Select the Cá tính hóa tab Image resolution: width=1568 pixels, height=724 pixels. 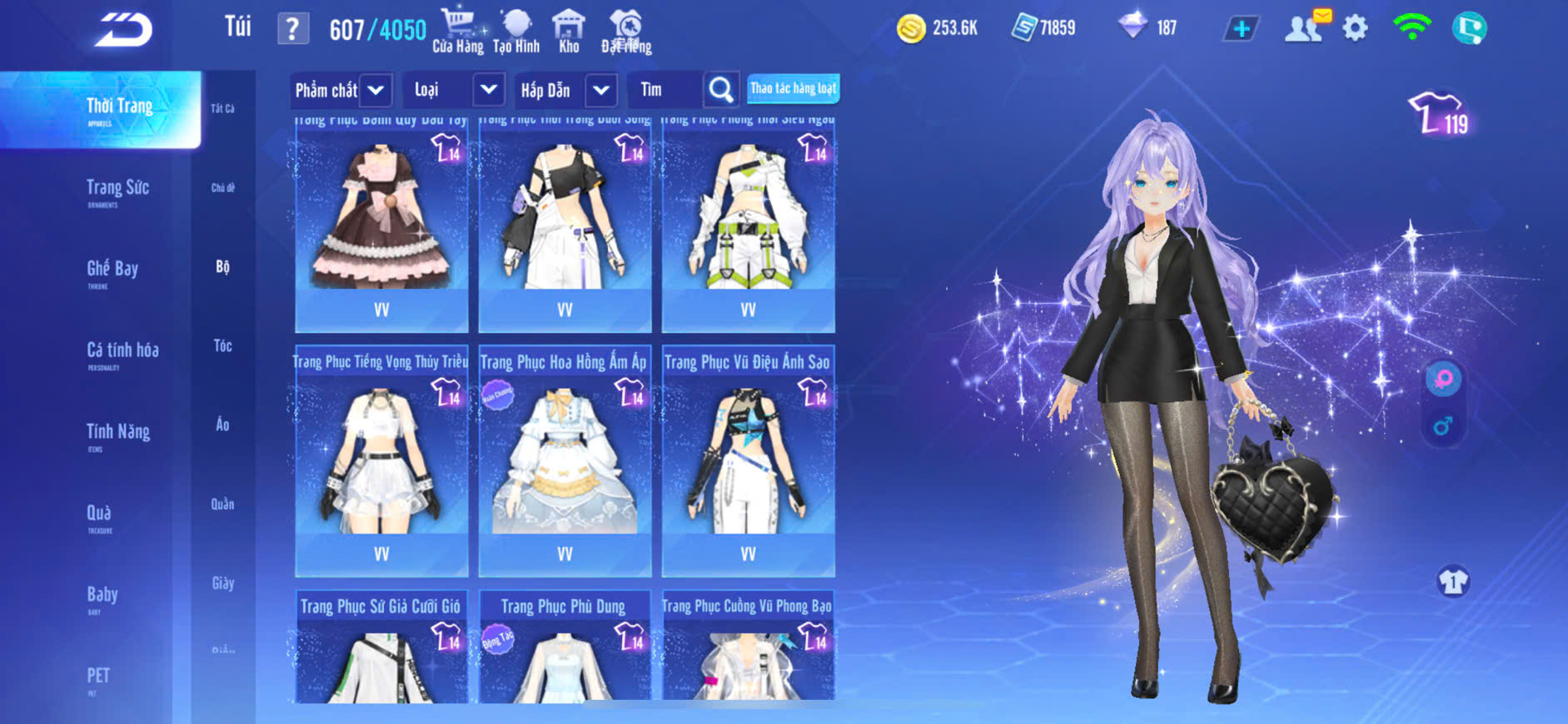coord(122,351)
